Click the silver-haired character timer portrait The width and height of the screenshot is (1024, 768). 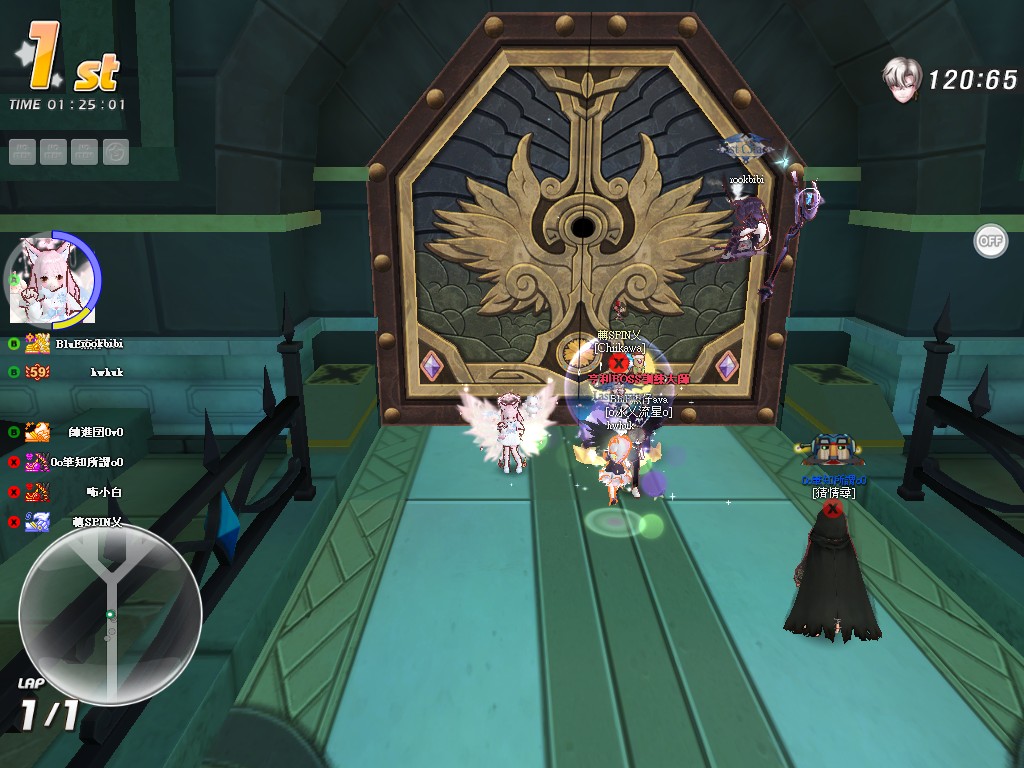(902, 77)
